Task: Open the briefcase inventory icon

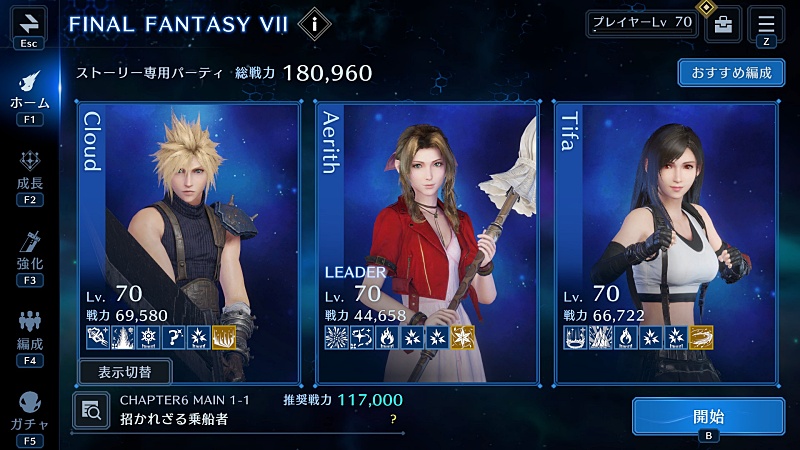Action: pos(722,24)
